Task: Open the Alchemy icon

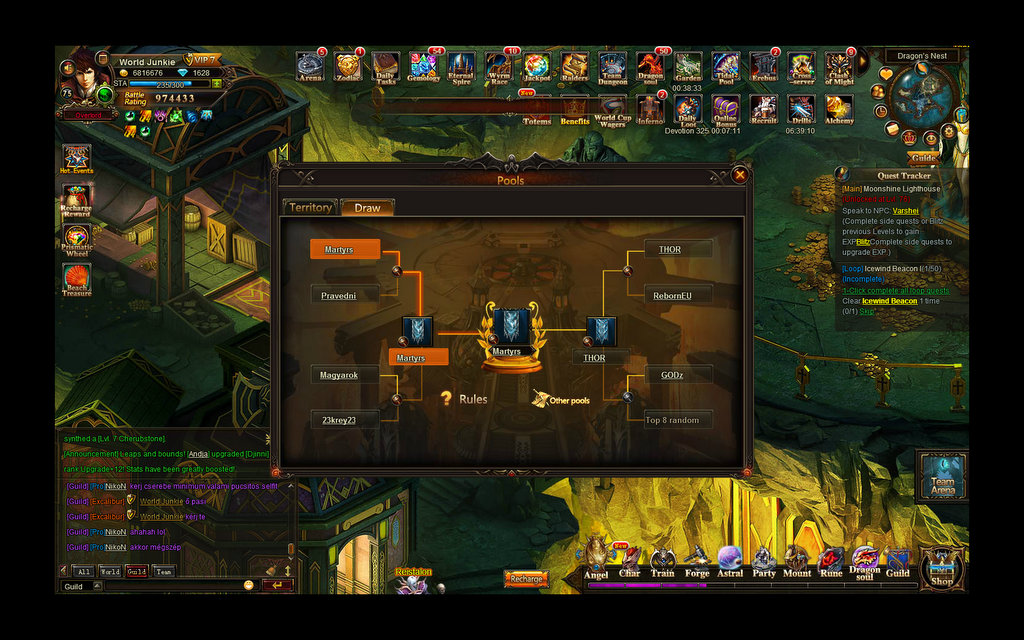Action: pyautogui.click(x=838, y=107)
